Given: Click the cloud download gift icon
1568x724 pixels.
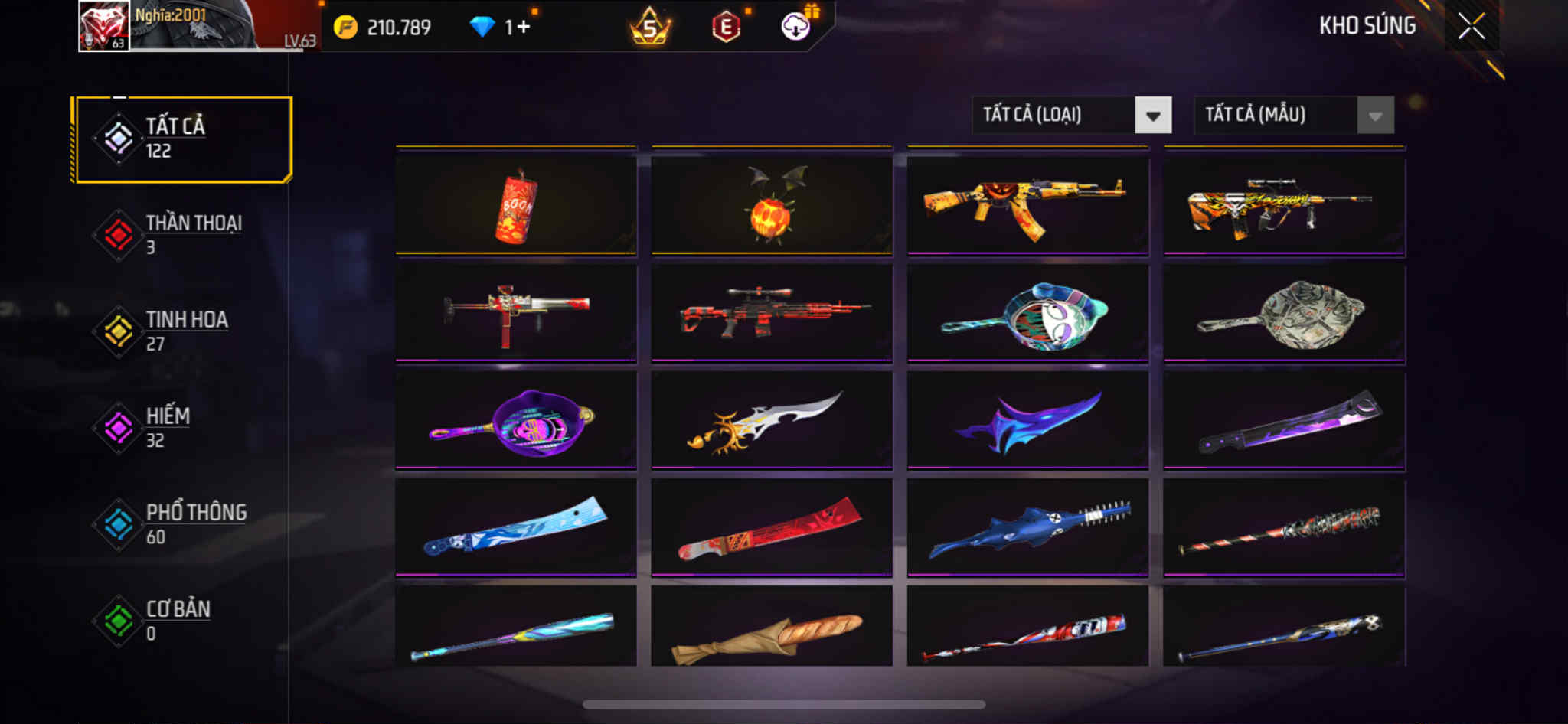Looking at the screenshot, I should [x=795, y=27].
